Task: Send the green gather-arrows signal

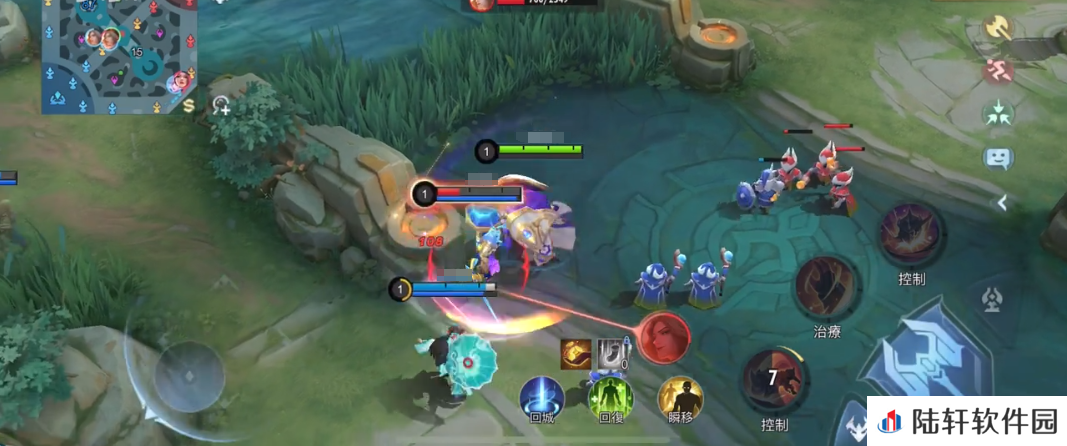Action: (x=998, y=113)
